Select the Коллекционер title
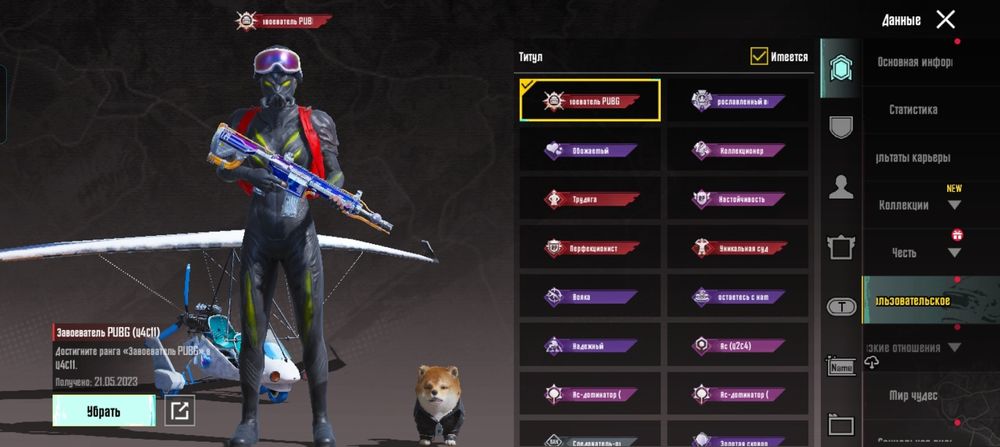1000x447 pixels. 738,149
